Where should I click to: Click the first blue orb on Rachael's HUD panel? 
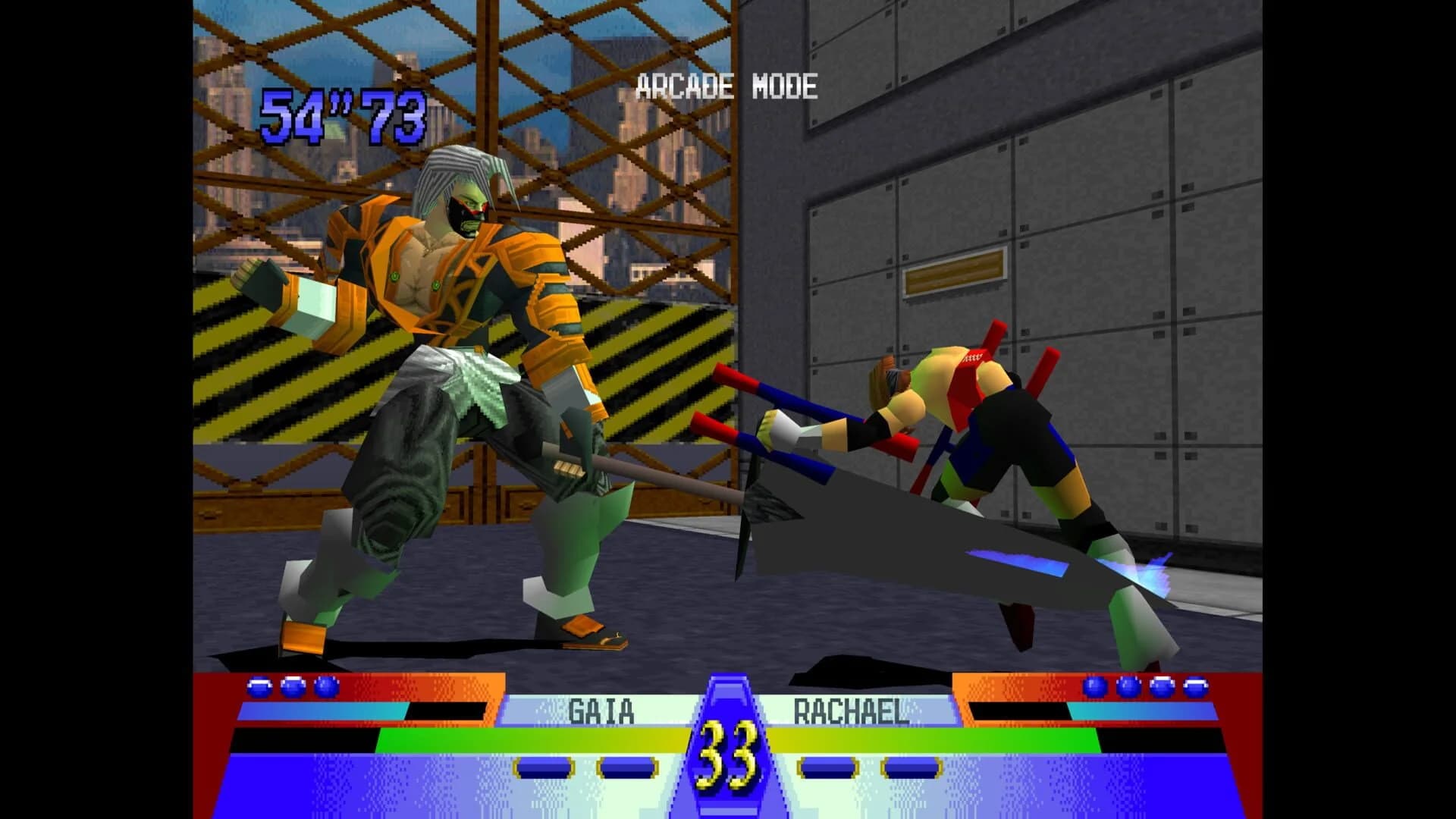(1094, 689)
